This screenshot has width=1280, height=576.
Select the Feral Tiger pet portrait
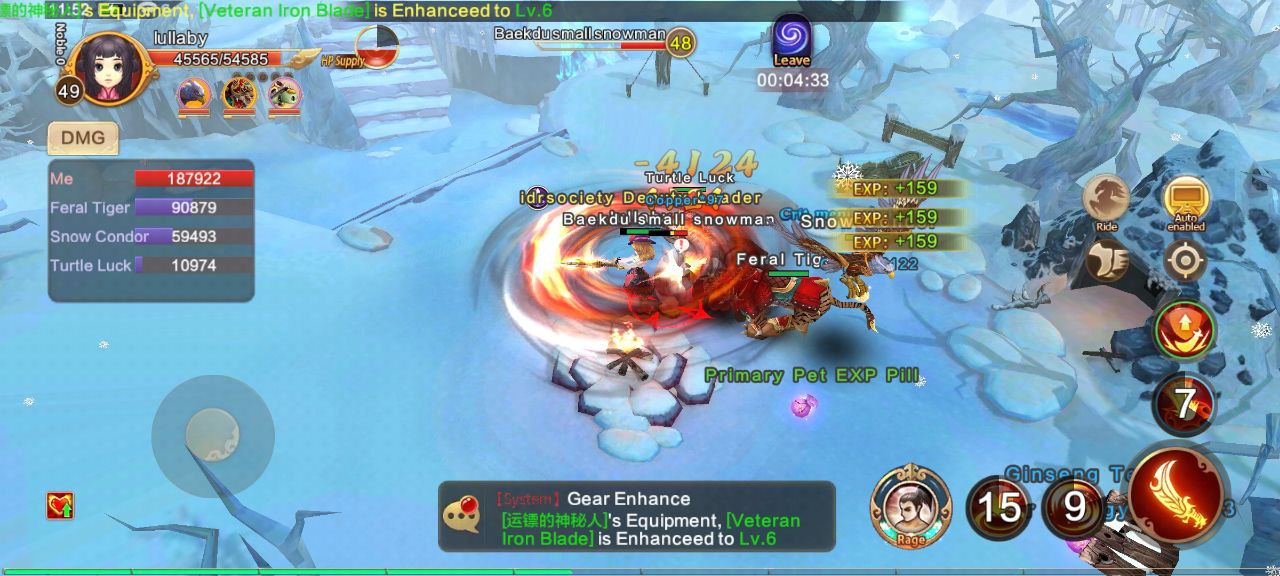point(239,95)
